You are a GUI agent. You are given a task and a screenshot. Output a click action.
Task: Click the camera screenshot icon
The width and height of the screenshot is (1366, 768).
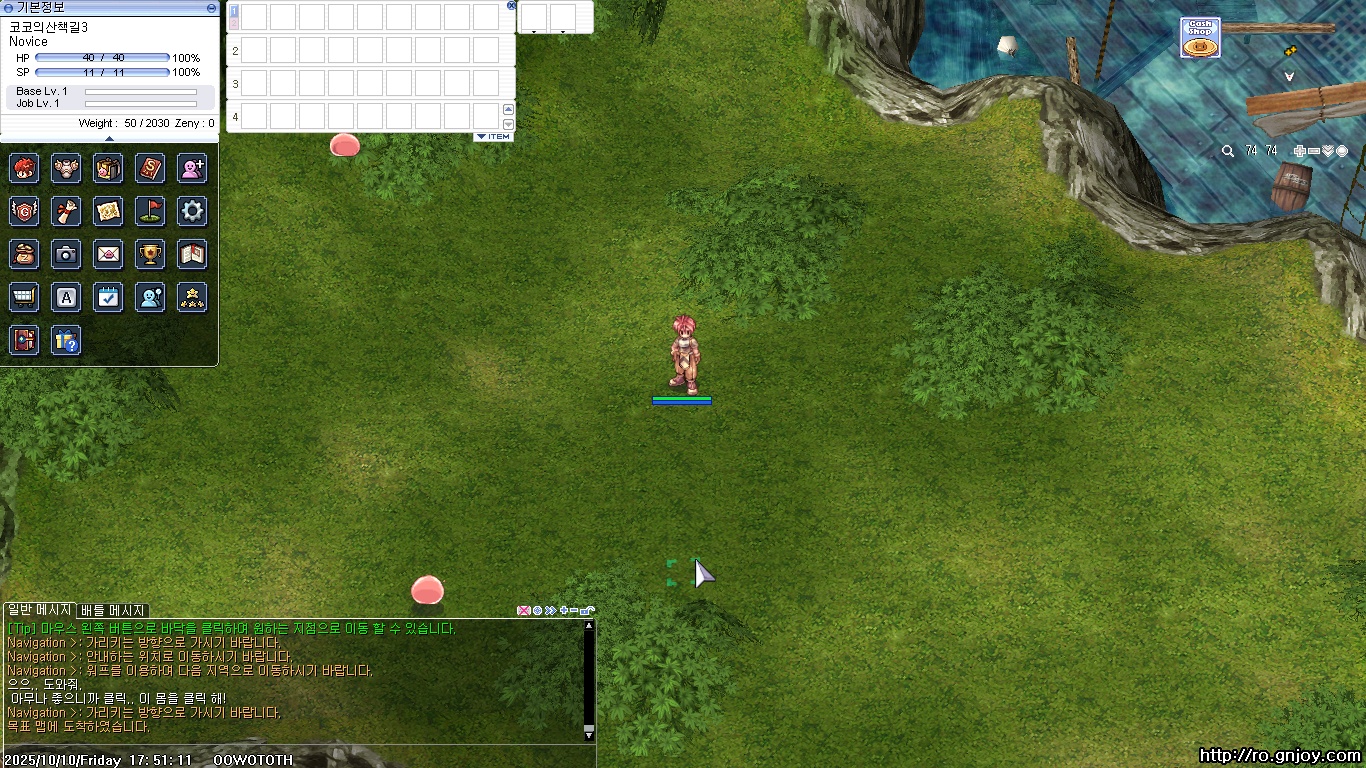(x=66, y=255)
